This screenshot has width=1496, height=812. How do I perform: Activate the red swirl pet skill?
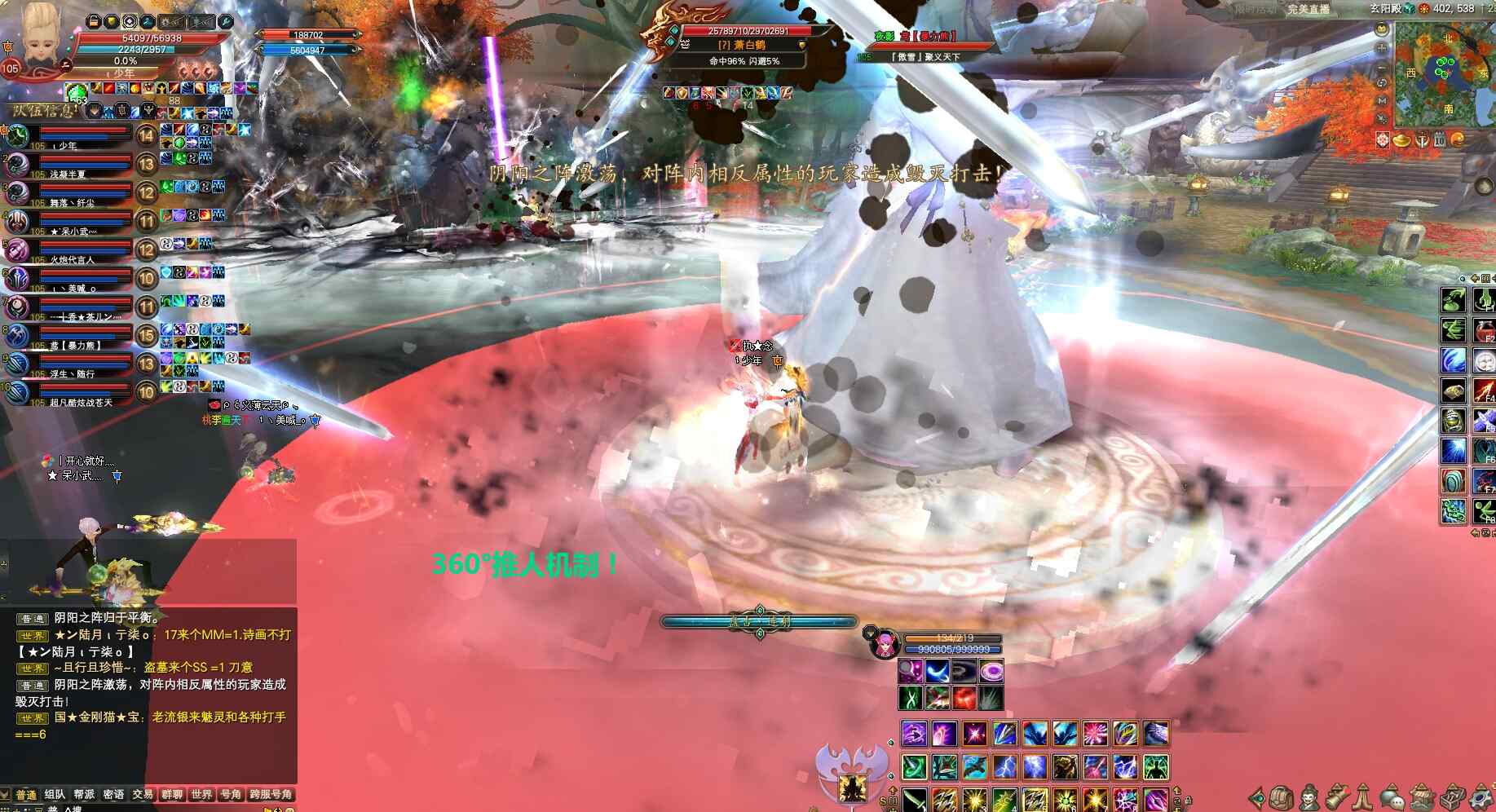point(964,698)
